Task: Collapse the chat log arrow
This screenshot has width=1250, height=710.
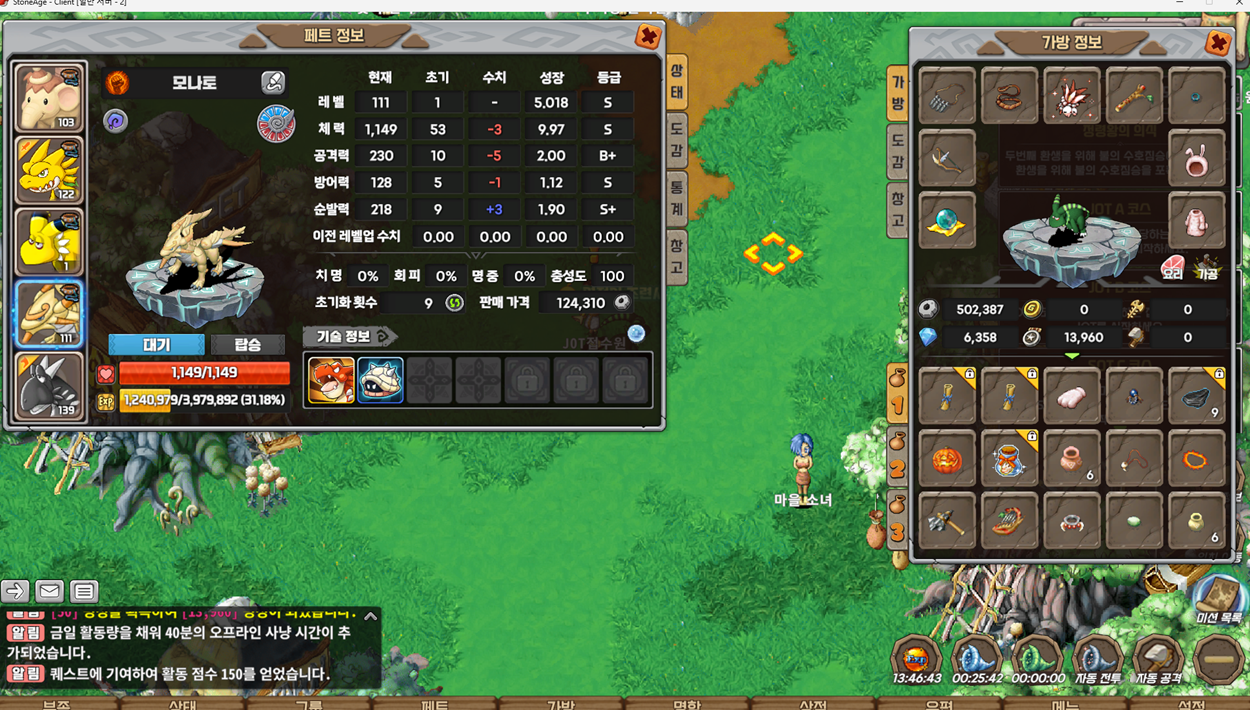Action: (x=371, y=617)
